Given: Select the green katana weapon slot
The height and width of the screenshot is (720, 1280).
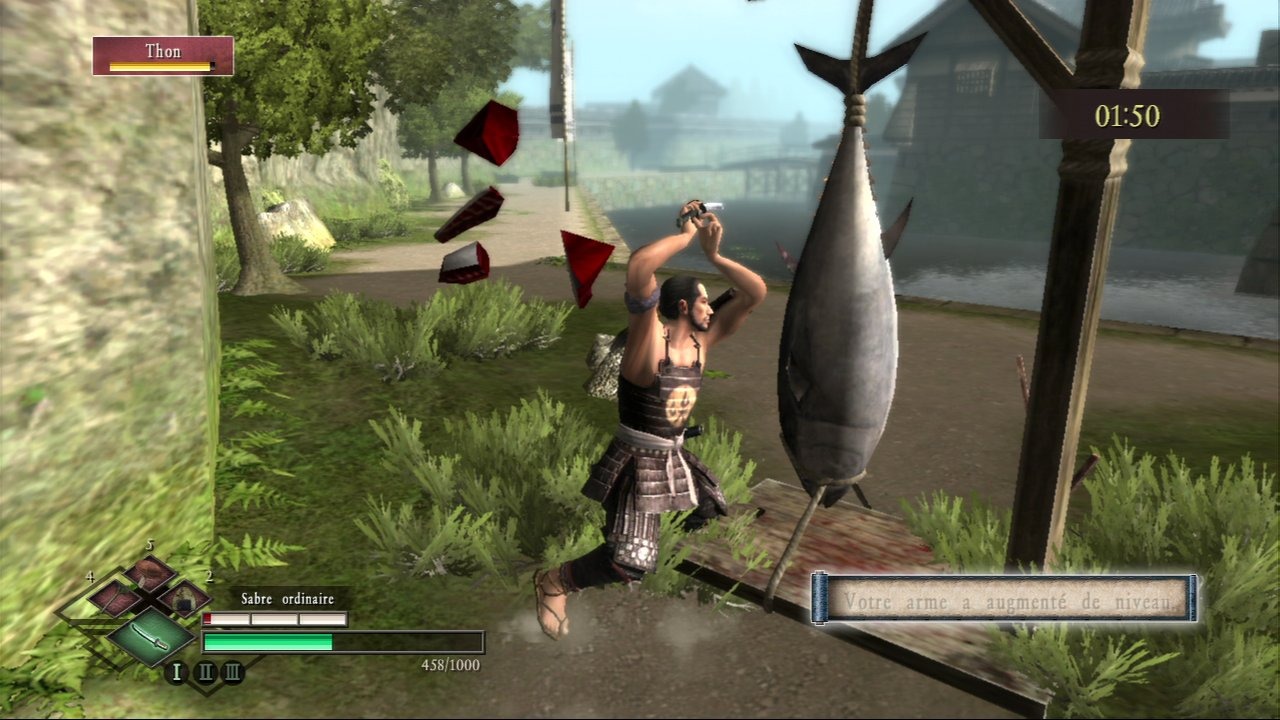Looking at the screenshot, I should [150, 636].
